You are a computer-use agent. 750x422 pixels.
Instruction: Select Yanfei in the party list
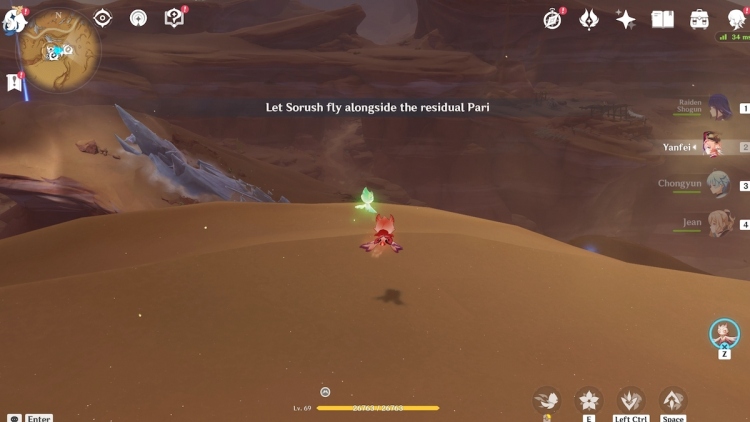712,146
